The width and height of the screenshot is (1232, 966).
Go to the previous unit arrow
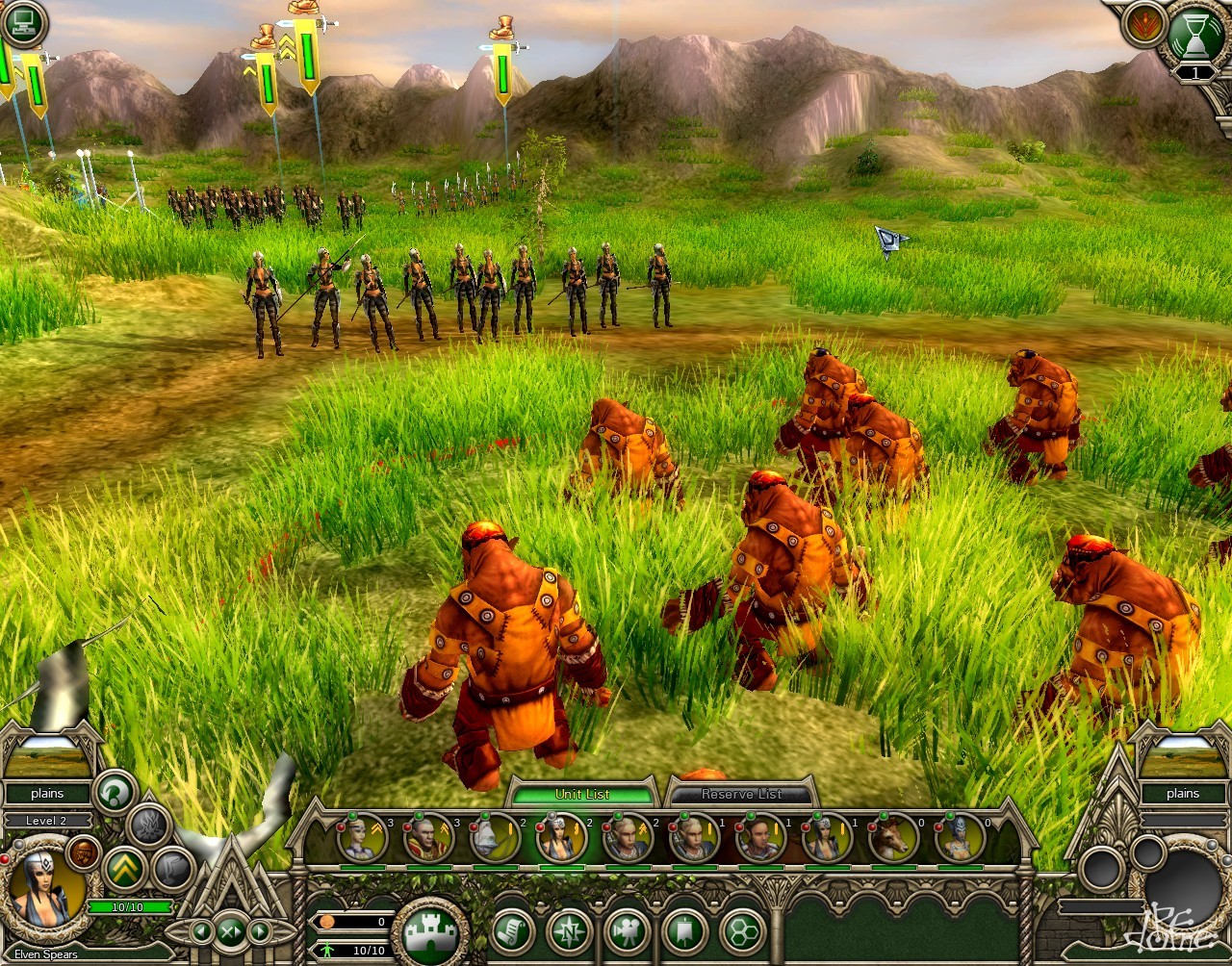coord(201,930)
